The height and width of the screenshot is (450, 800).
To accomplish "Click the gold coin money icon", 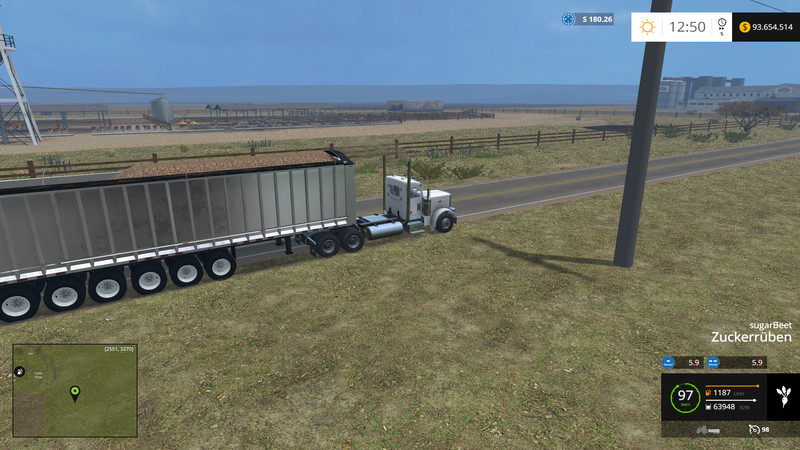I will pos(745,27).
